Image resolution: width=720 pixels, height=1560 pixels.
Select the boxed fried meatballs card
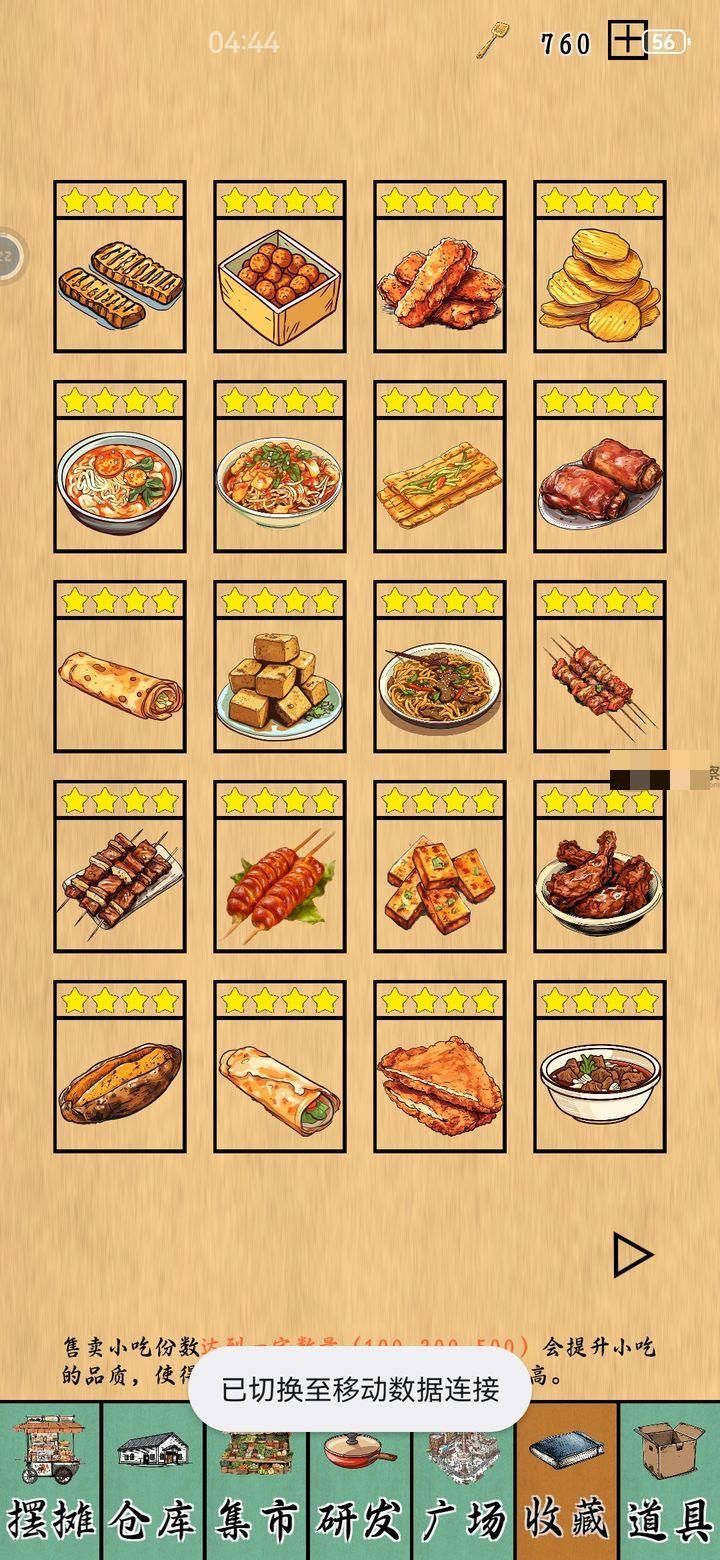coord(279,267)
